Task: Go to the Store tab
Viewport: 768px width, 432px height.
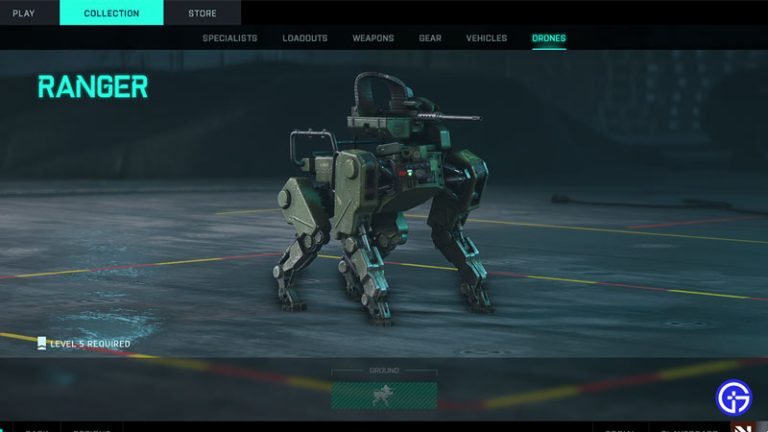Action: click(202, 13)
